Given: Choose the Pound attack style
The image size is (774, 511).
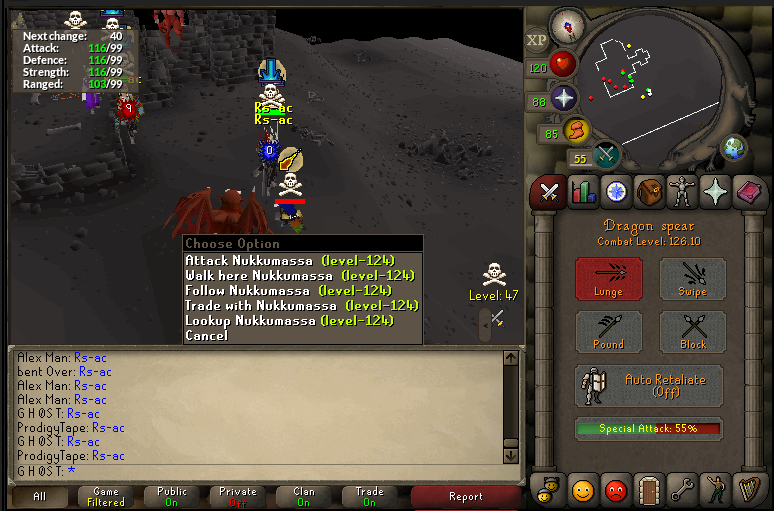Looking at the screenshot, I should pyautogui.click(x=608, y=331).
